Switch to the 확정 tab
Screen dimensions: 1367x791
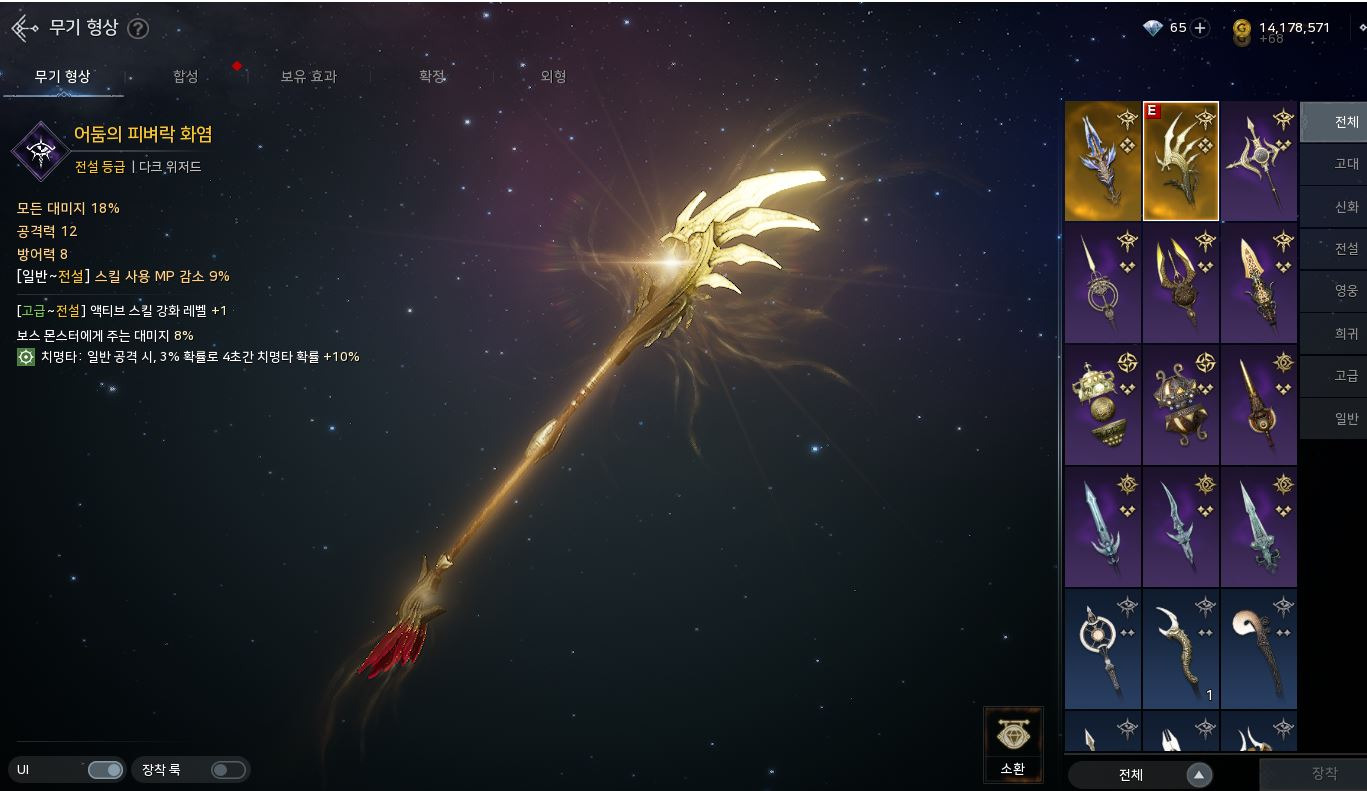[431, 77]
